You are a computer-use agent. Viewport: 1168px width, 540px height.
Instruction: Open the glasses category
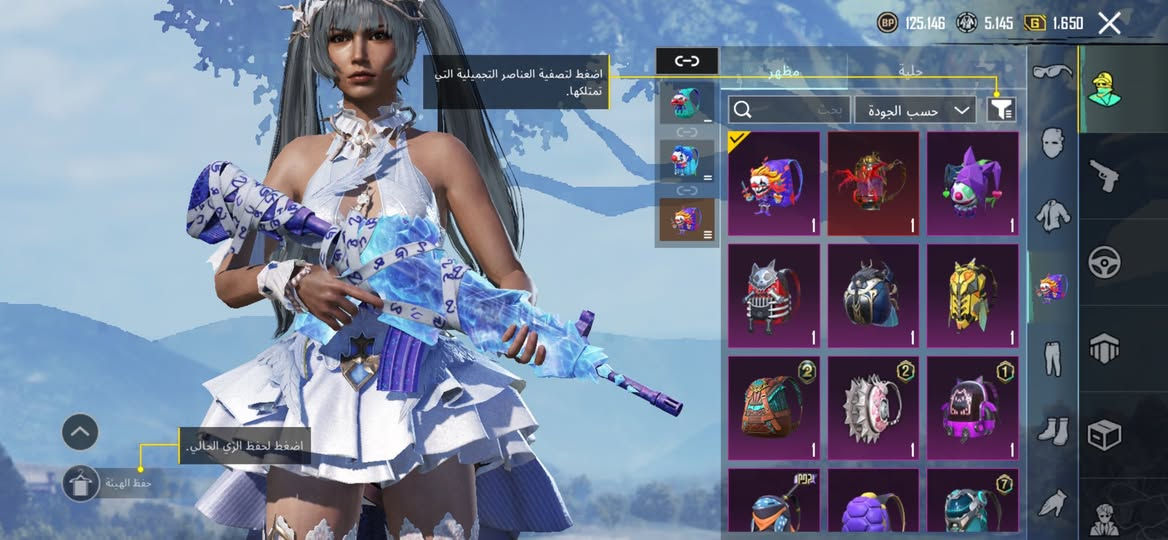pos(1051,72)
